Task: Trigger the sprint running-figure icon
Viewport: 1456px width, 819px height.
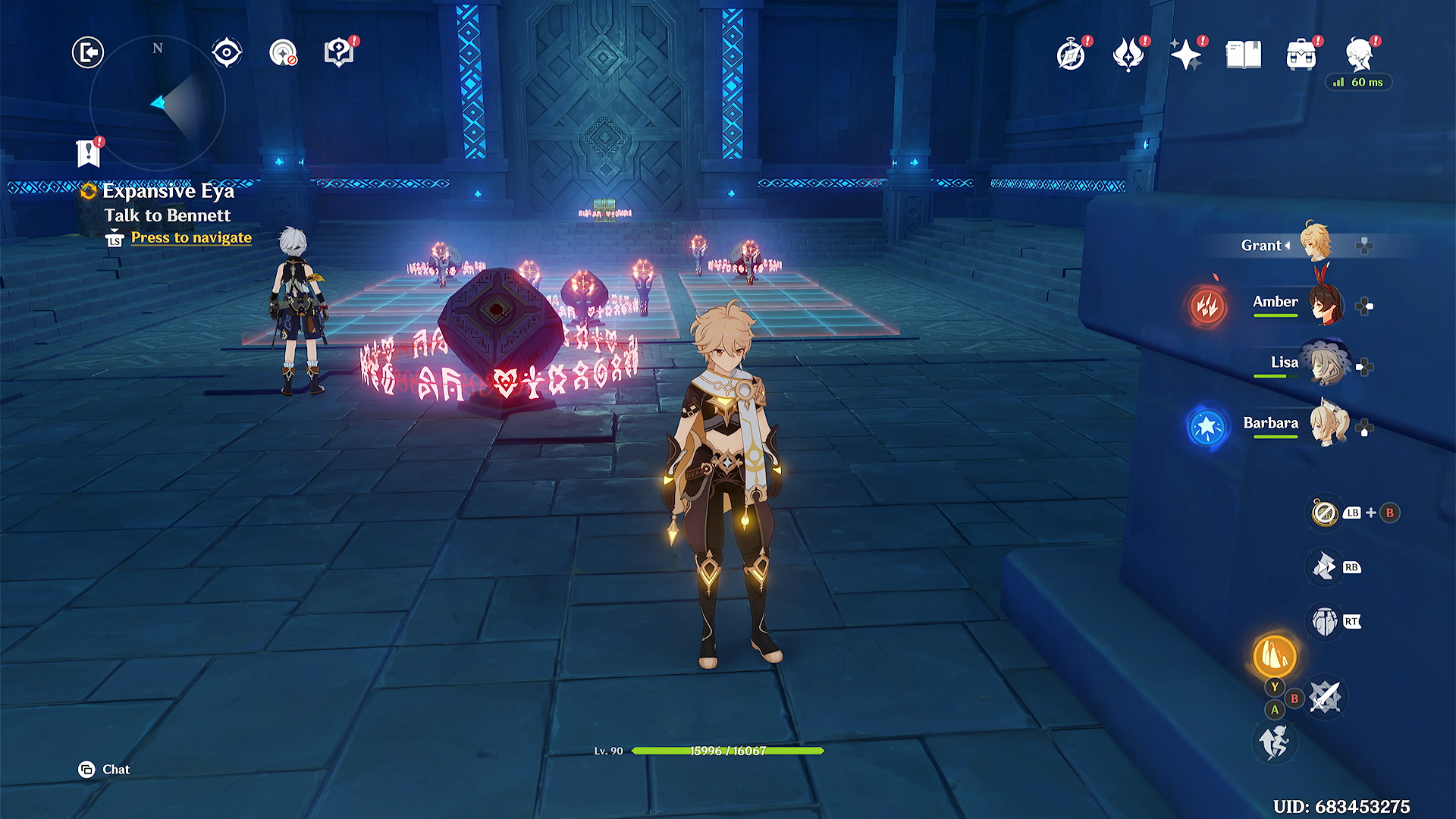Action: coord(1274,741)
